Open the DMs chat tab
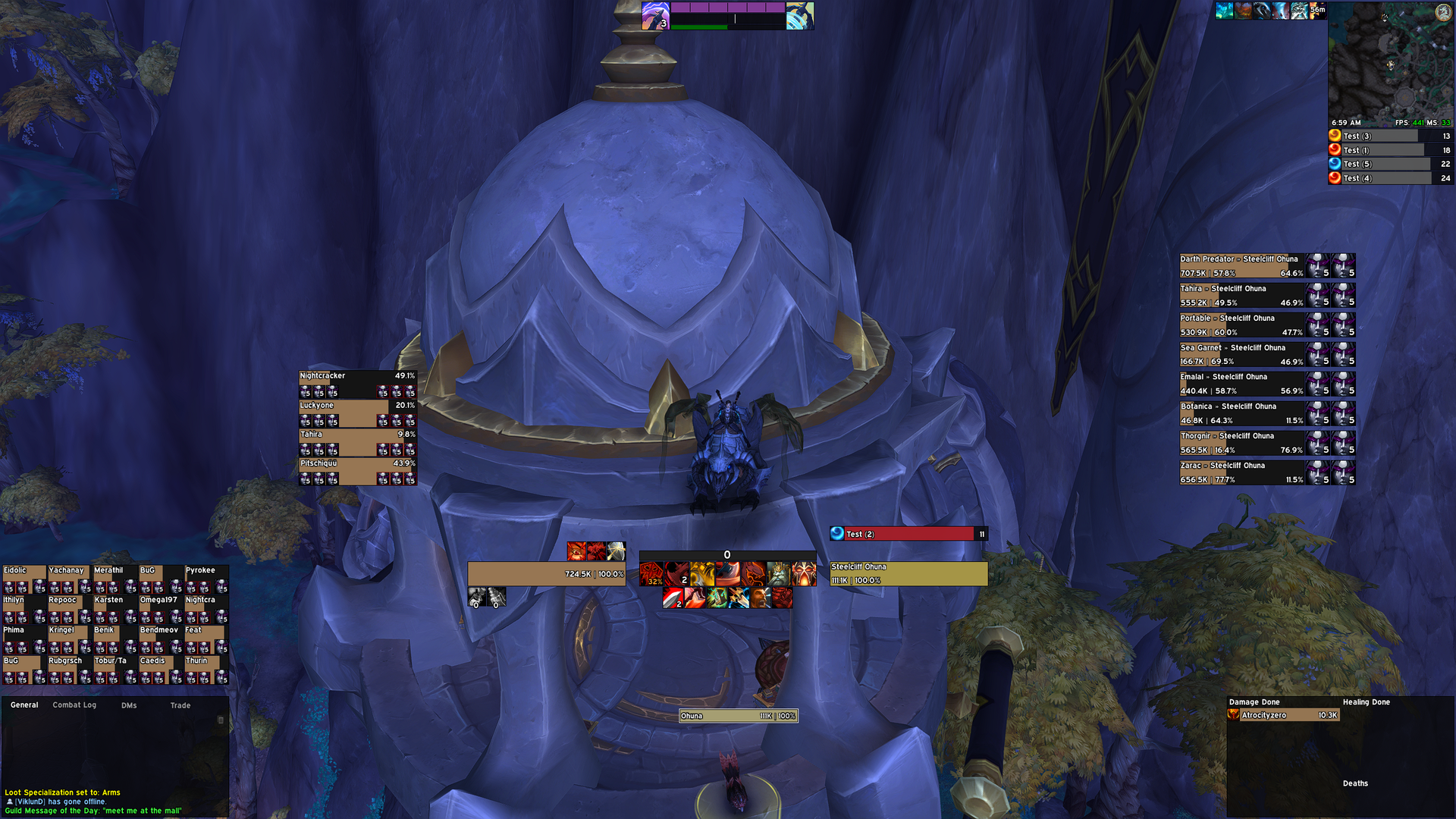Image resolution: width=1456 pixels, height=819 pixels. pos(129,705)
